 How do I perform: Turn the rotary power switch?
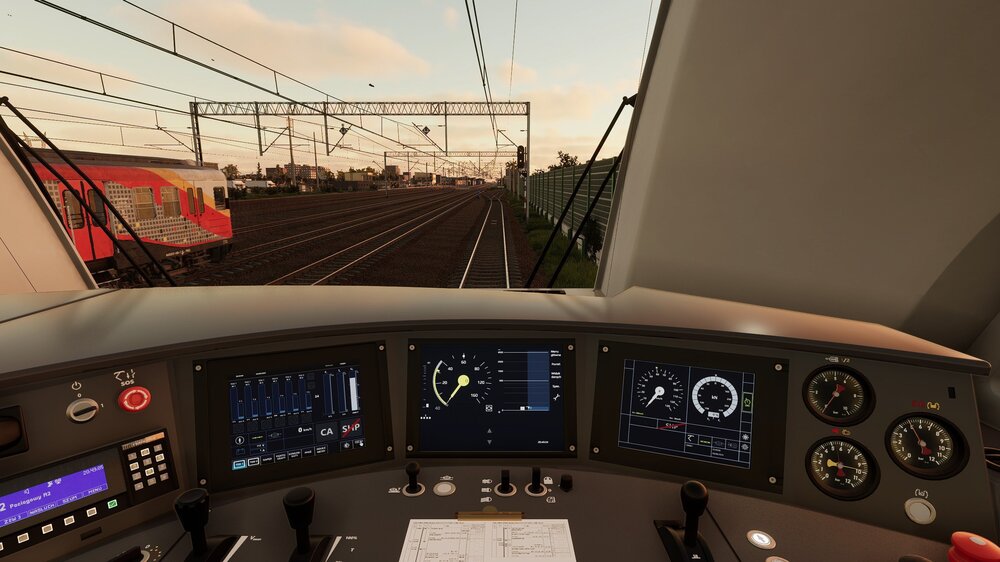tap(82, 409)
